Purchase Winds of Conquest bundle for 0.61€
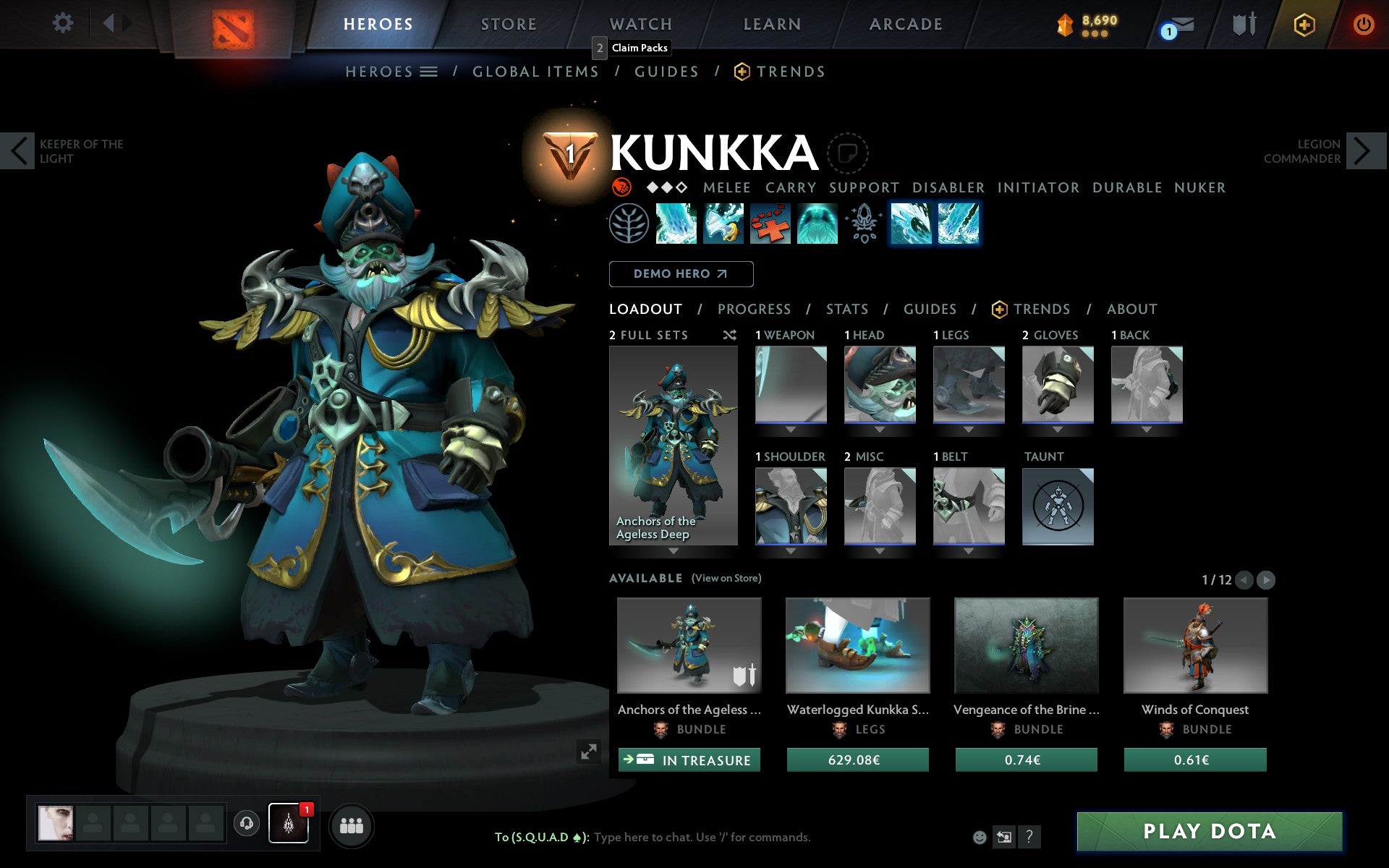The height and width of the screenshot is (868, 1389). pos(1194,760)
